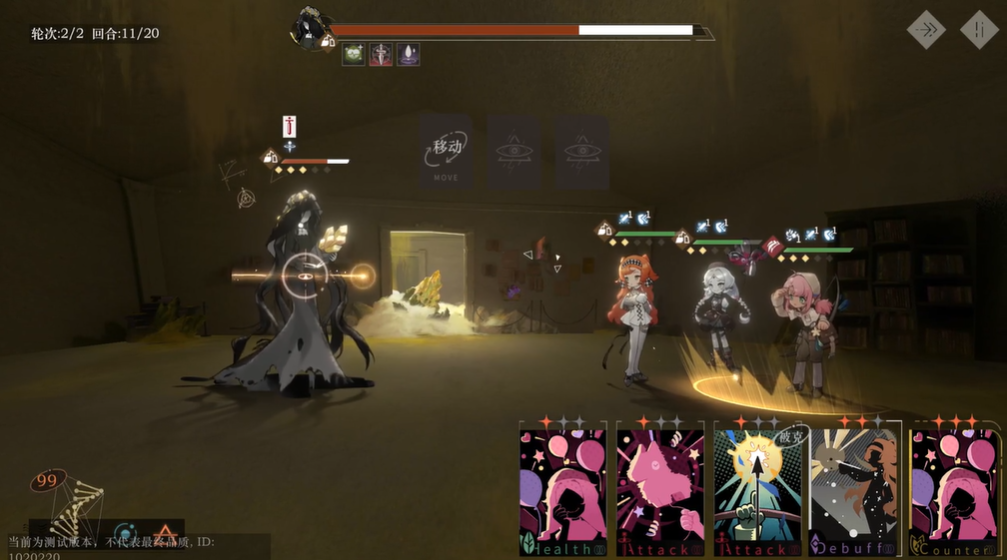This screenshot has height=560, width=1007.
Task: Activate the blue orb skill icon
Action: tap(124, 533)
